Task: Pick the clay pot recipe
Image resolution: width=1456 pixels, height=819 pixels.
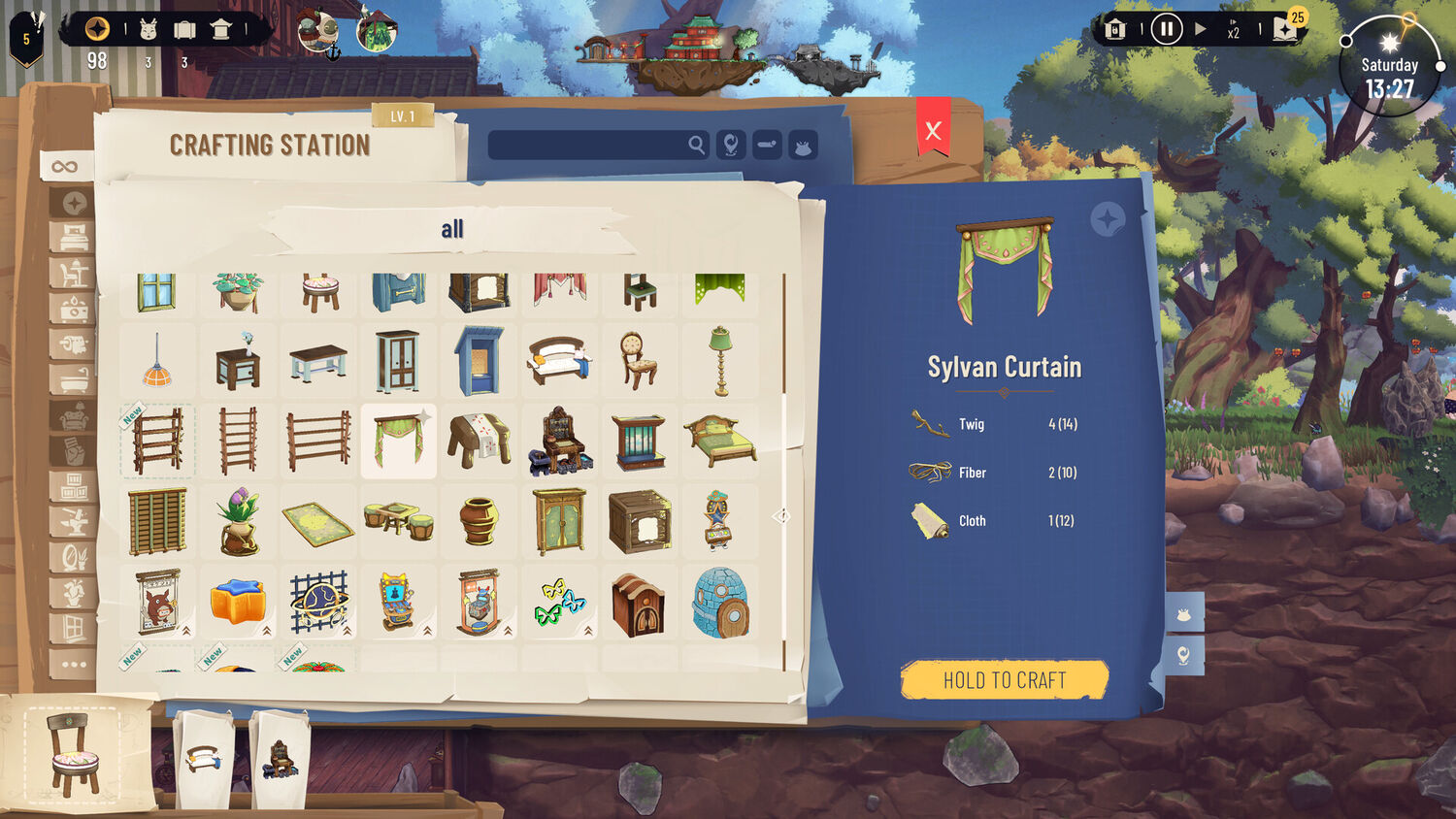Action: point(480,522)
